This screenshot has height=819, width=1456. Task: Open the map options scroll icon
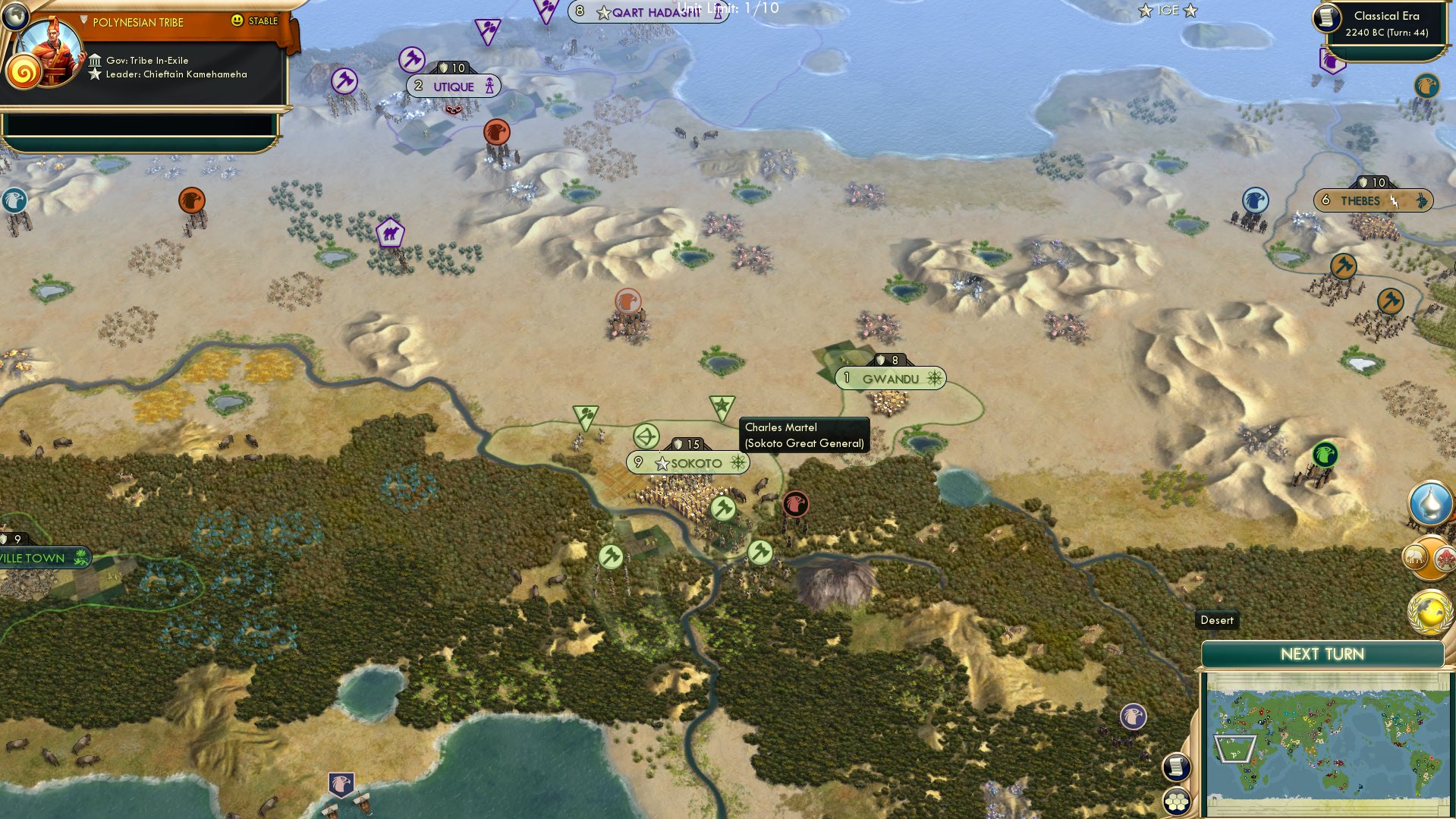[x=1175, y=767]
